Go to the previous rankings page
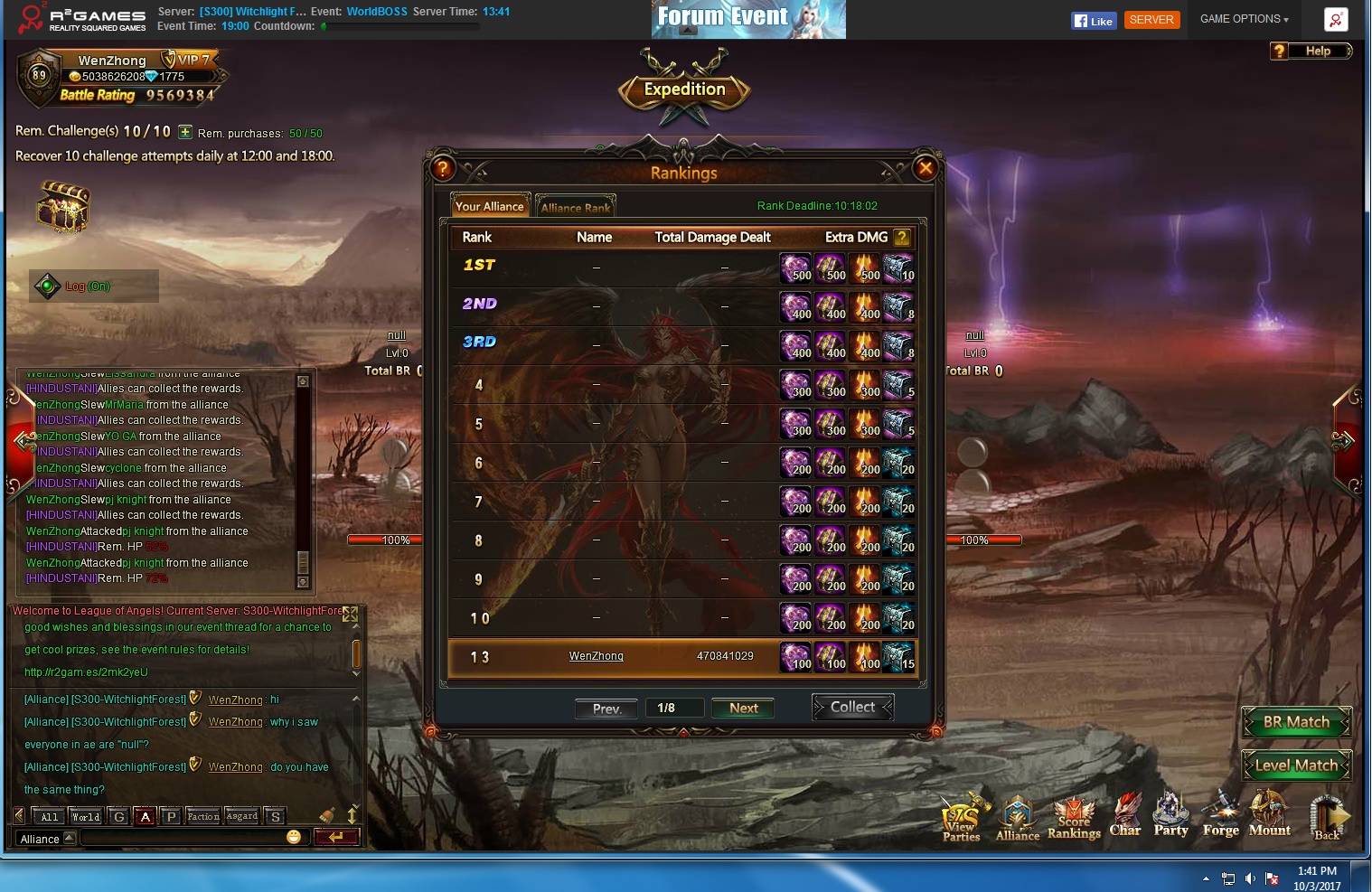This screenshot has height=892, width=1372. (x=606, y=709)
